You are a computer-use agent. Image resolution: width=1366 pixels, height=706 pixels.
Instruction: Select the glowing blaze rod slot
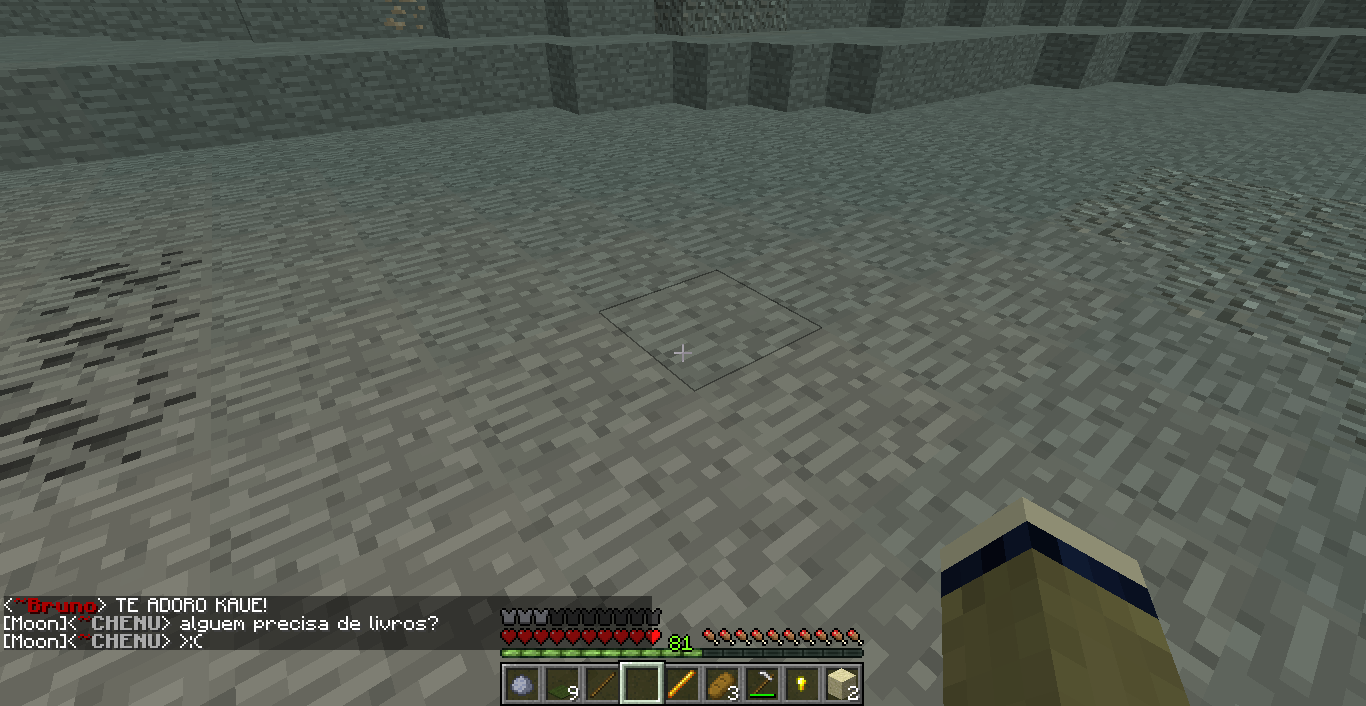[x=682, y=685]
